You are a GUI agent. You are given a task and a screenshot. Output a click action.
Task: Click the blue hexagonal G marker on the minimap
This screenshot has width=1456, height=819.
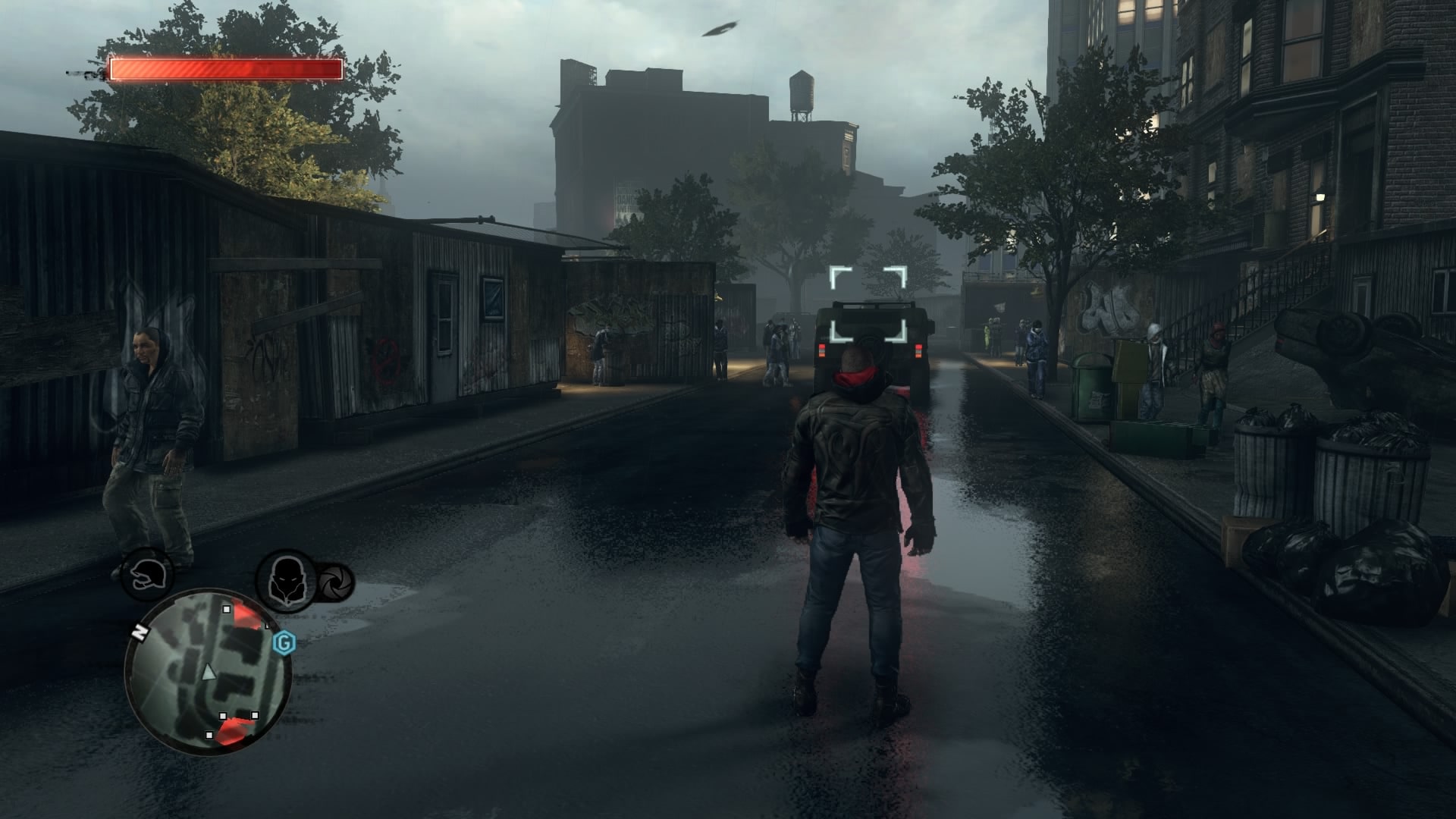(x=284, y=642)
